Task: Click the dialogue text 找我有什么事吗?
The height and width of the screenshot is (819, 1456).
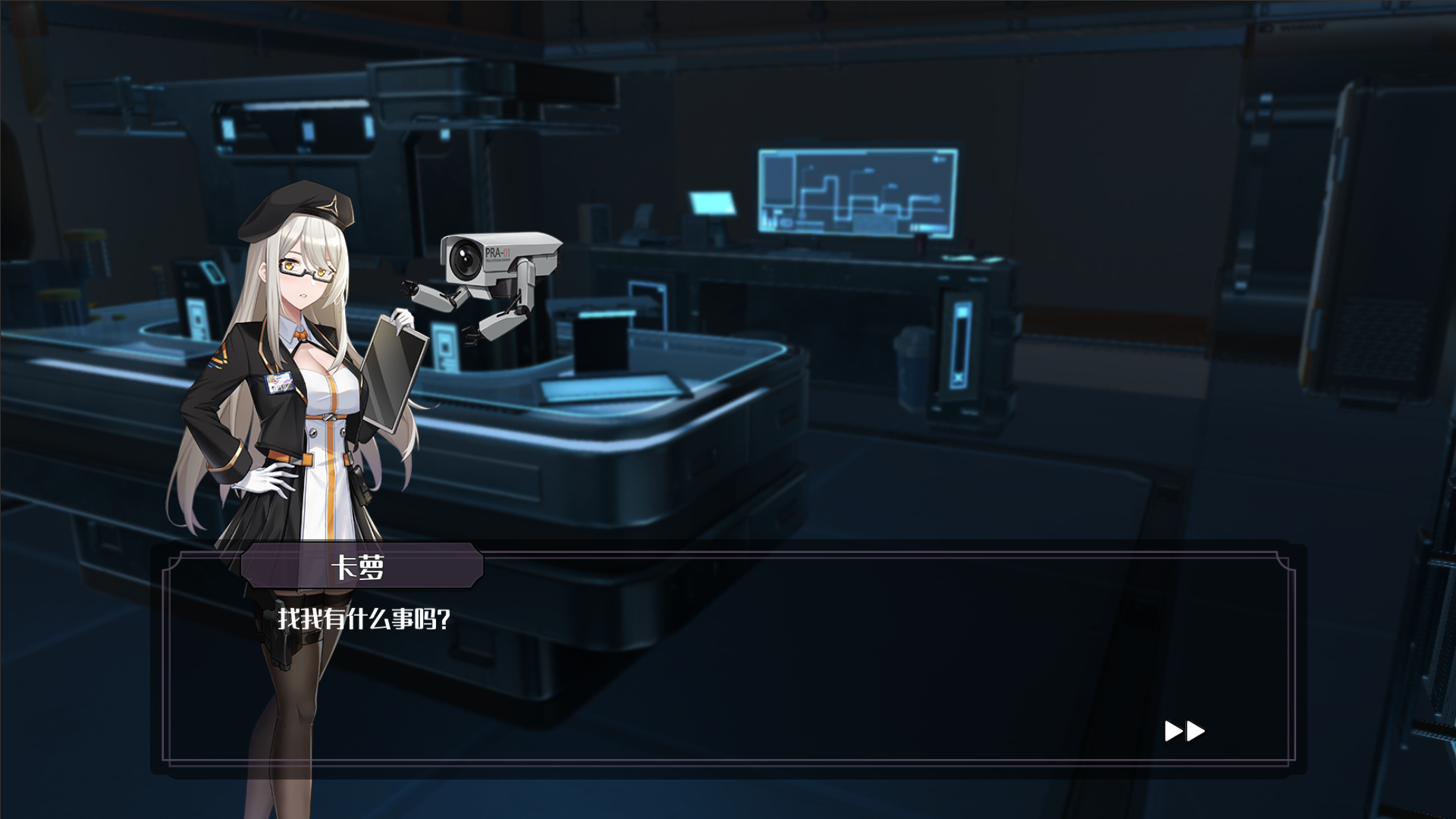Action: click(x=364, y=617)
